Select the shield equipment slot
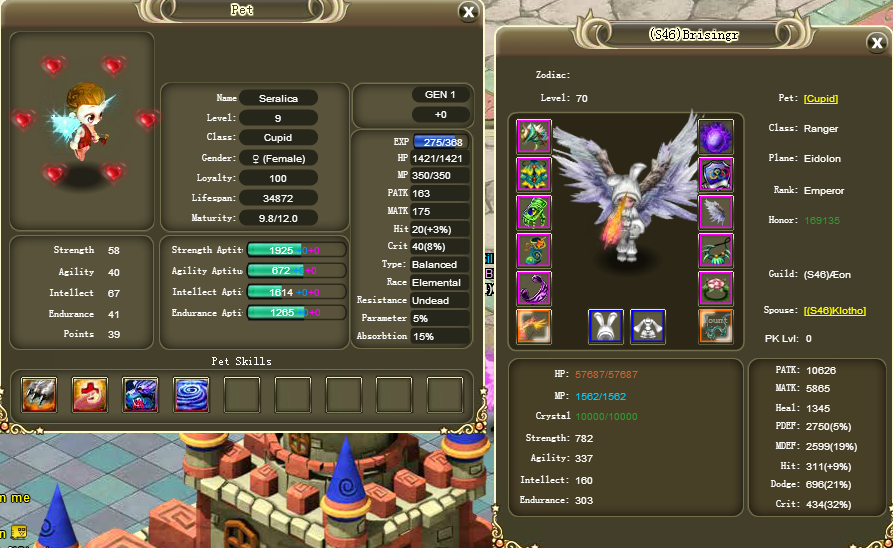893x548 pixels. point(716,175)
